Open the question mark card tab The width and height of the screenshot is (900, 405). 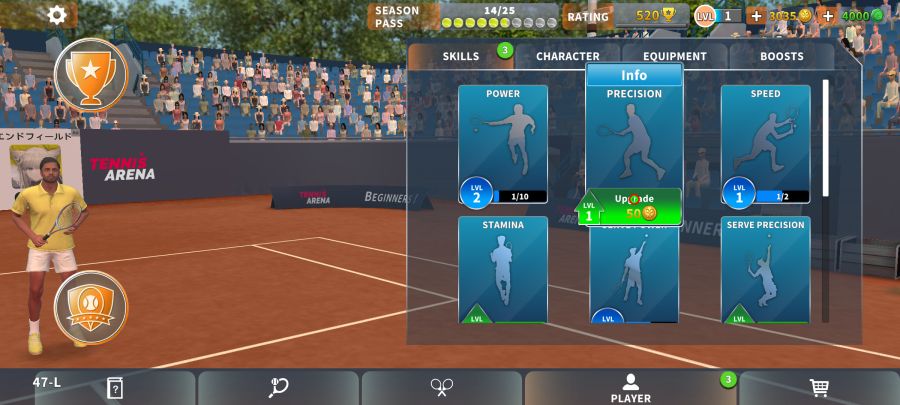click(116, 388)
